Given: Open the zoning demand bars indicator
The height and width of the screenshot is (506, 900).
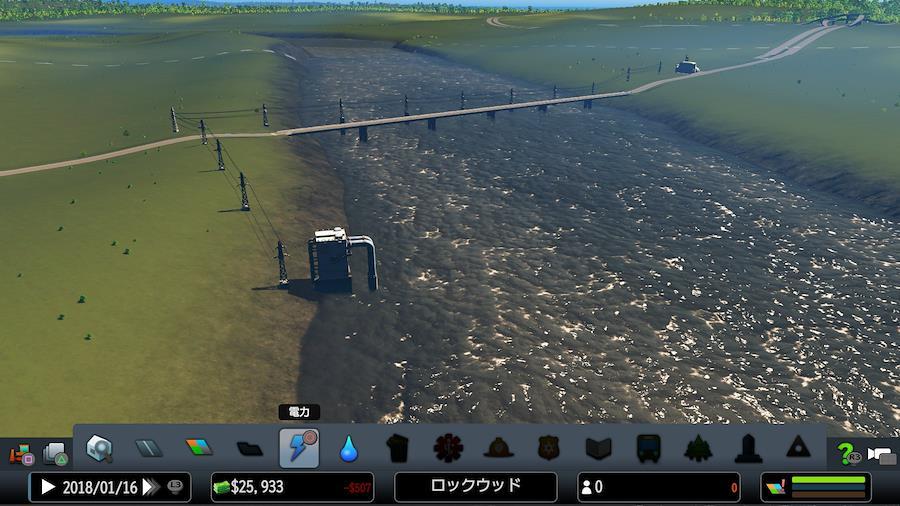Looking at the screenshot, I should point(816,487).
